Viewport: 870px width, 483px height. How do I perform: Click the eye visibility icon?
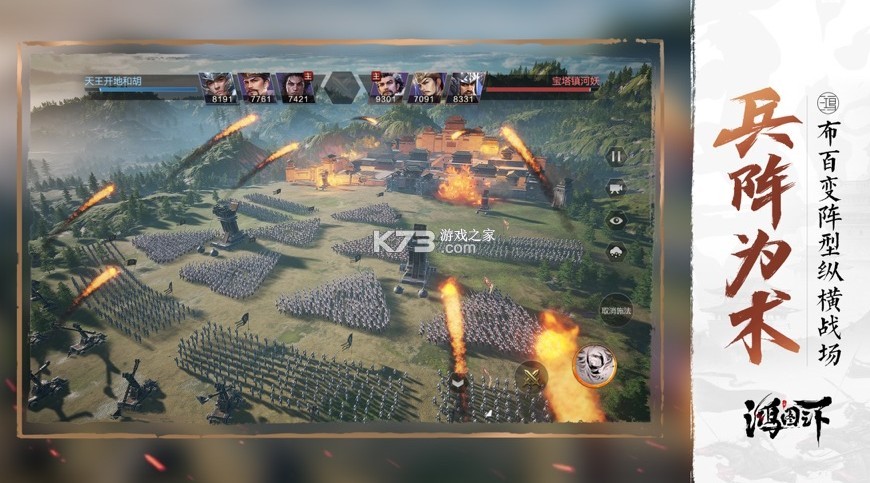pos(616,220)
